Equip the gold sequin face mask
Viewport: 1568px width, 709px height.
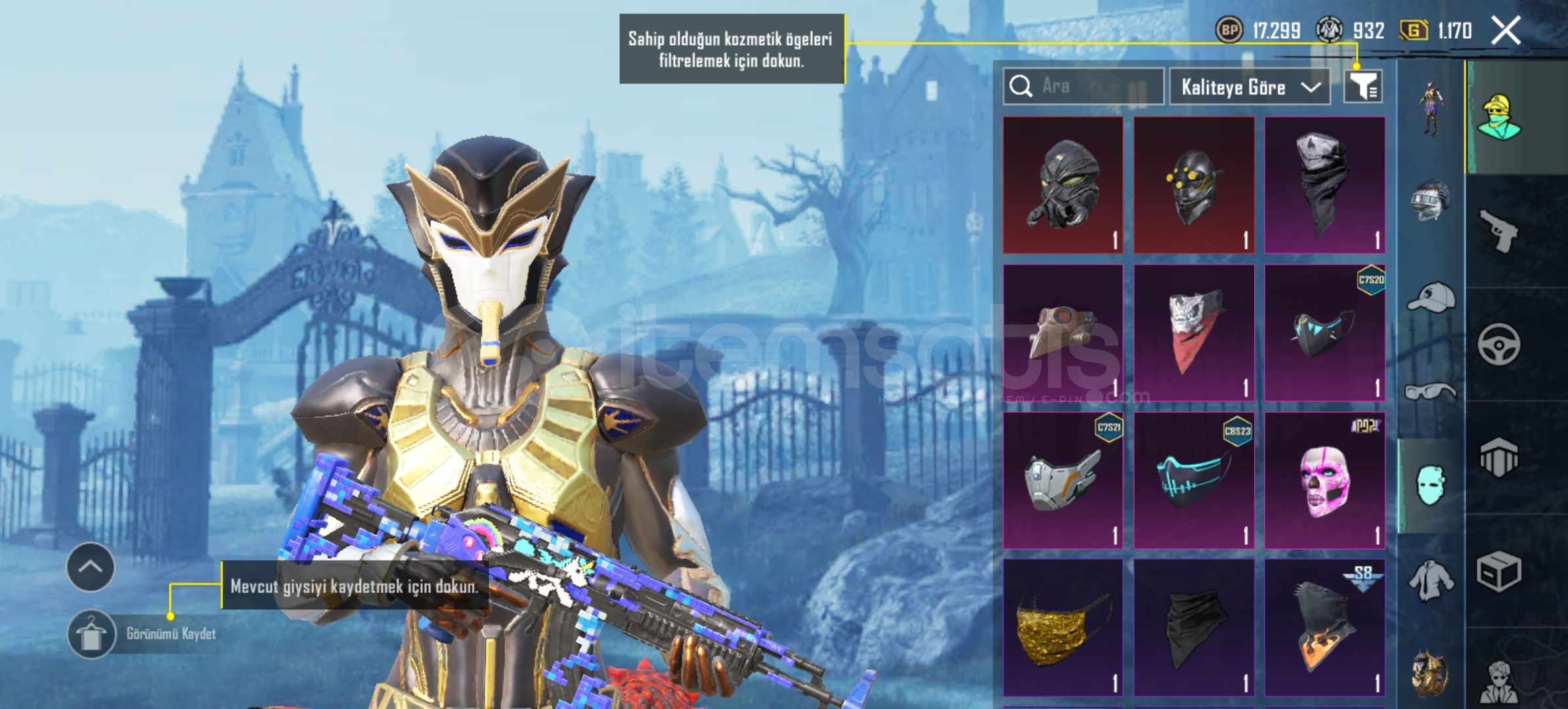(x=1063, y=628)
